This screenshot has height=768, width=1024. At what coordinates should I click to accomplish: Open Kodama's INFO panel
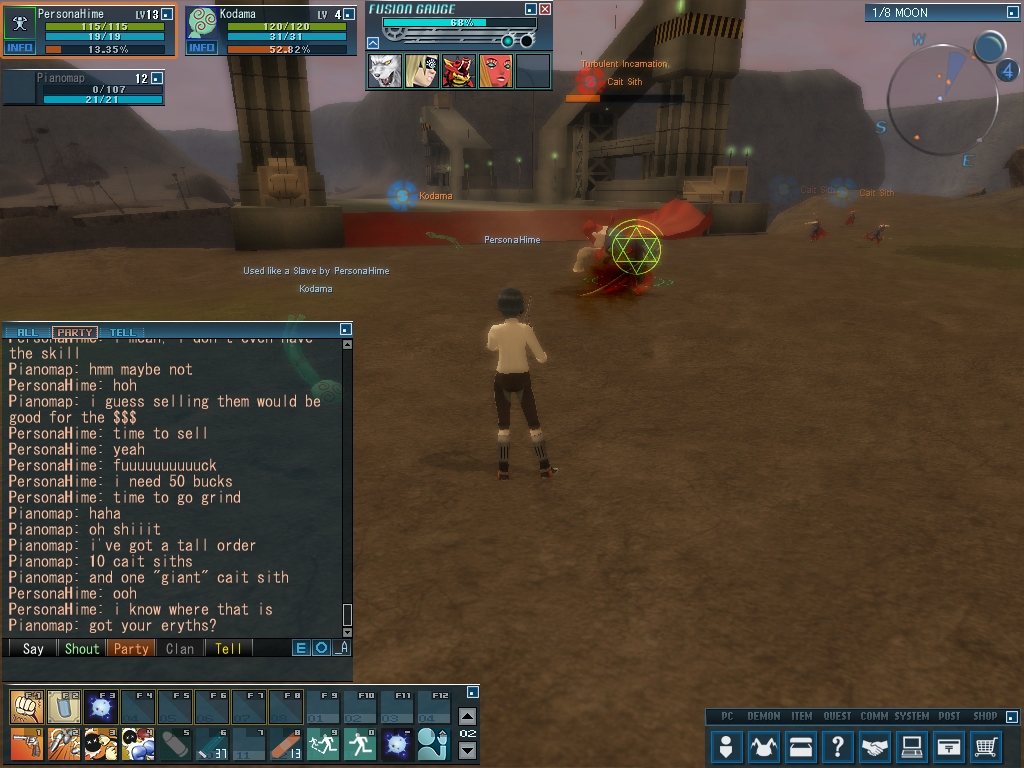201,48
